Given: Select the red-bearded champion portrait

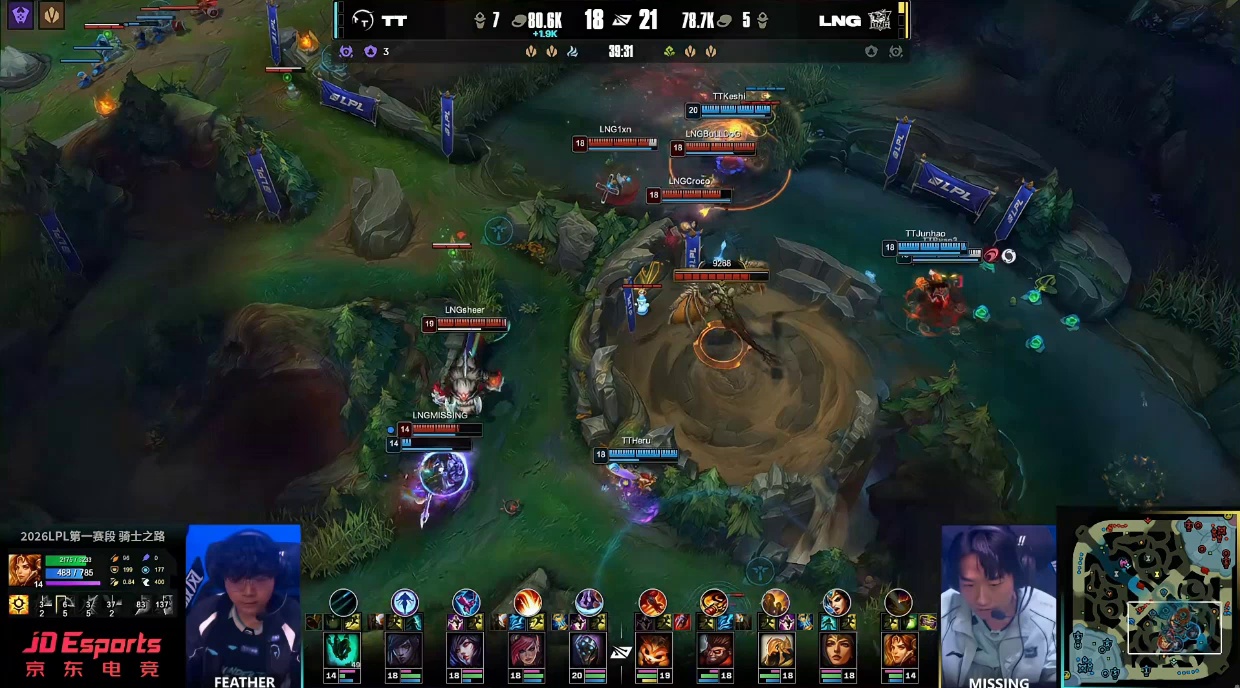Looking at the screenshot, I should [x=714, y=651].
